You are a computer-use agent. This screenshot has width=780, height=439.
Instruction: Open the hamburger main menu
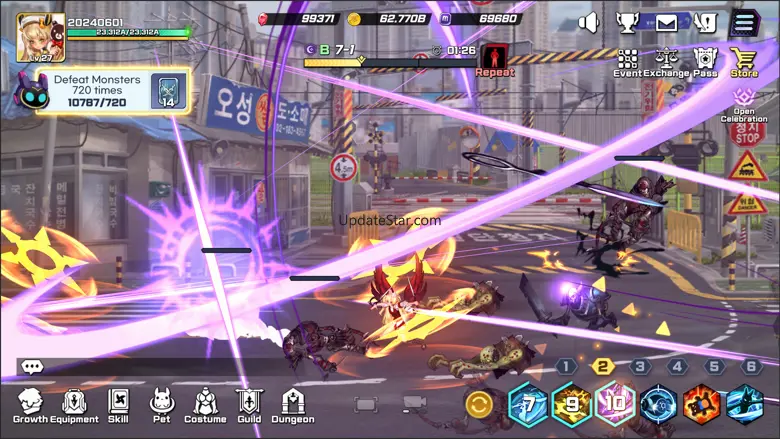tap(744, 22)
